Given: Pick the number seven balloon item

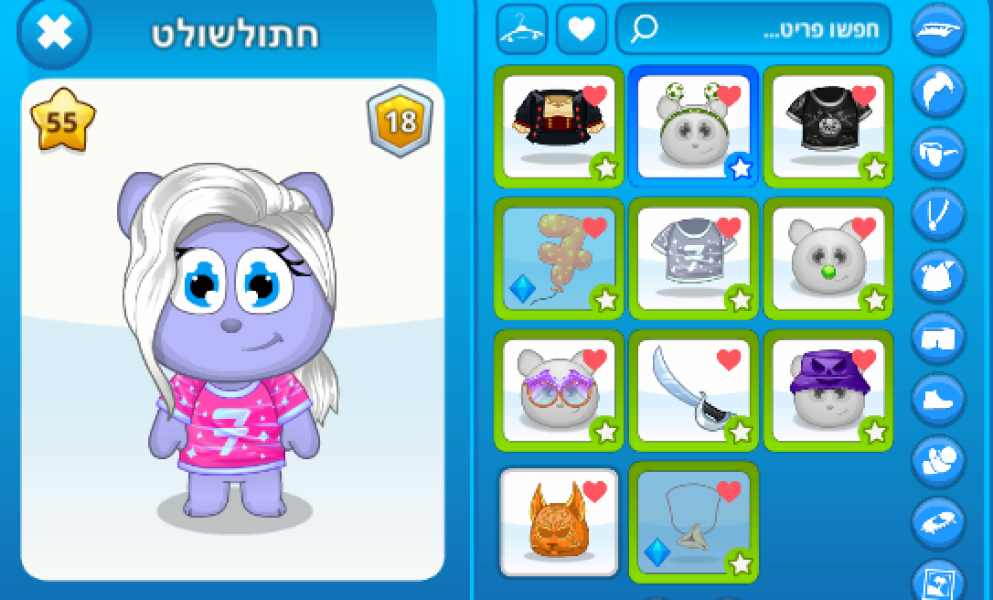Looking at the screenshot, I should pos(558,258).
